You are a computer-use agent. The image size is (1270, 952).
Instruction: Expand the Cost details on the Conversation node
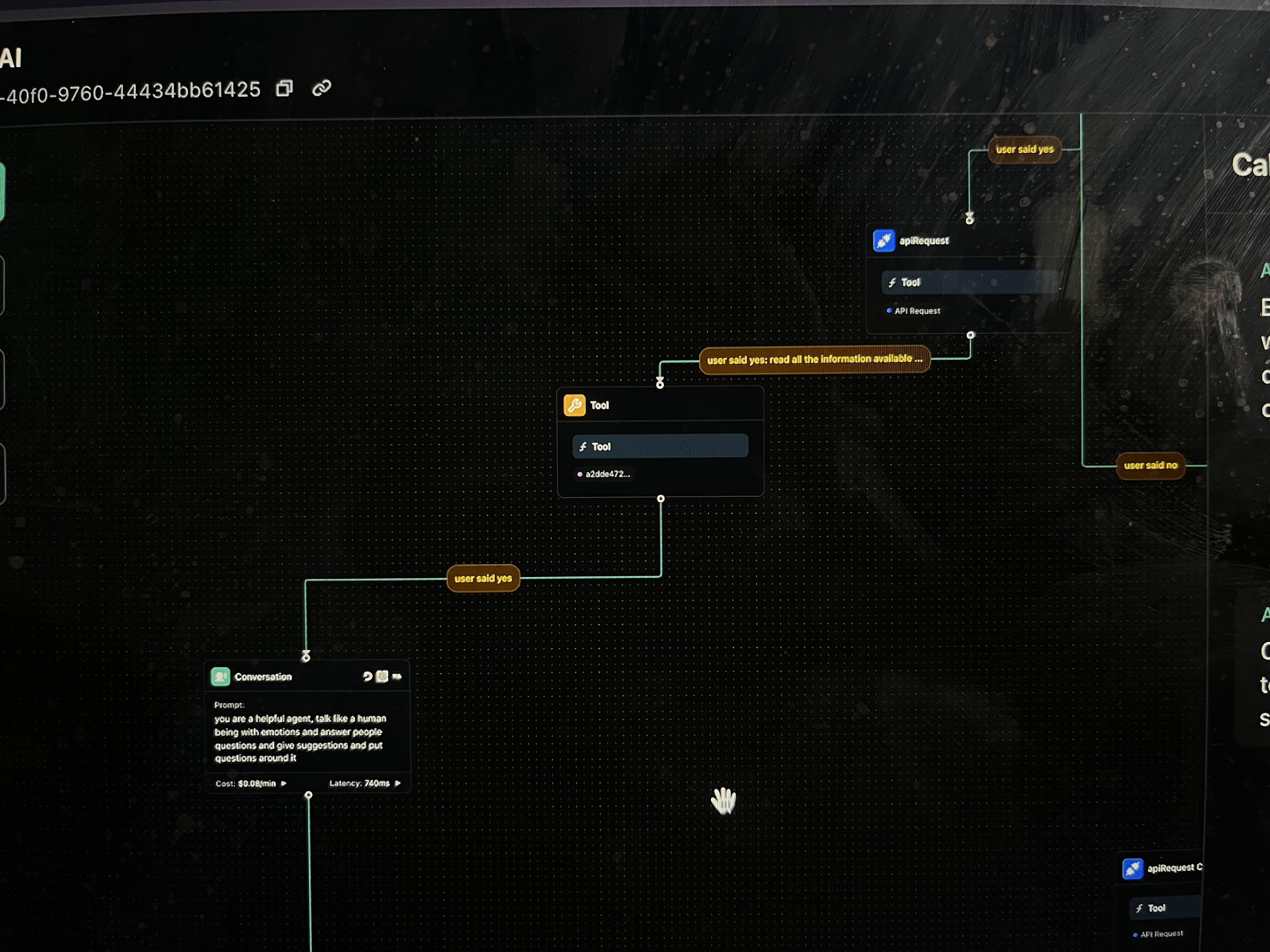[x=283, y=783]
